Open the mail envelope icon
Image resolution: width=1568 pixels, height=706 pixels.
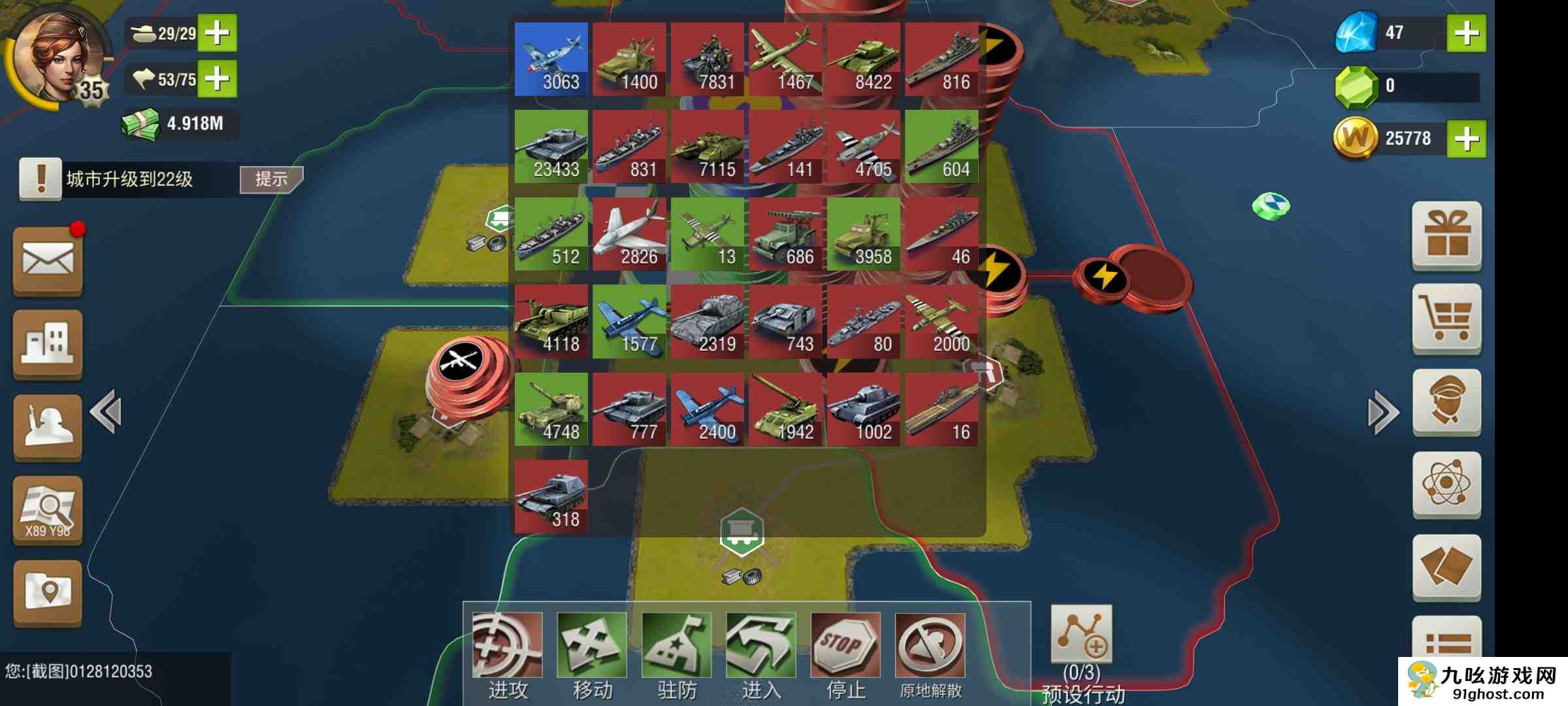48,260
